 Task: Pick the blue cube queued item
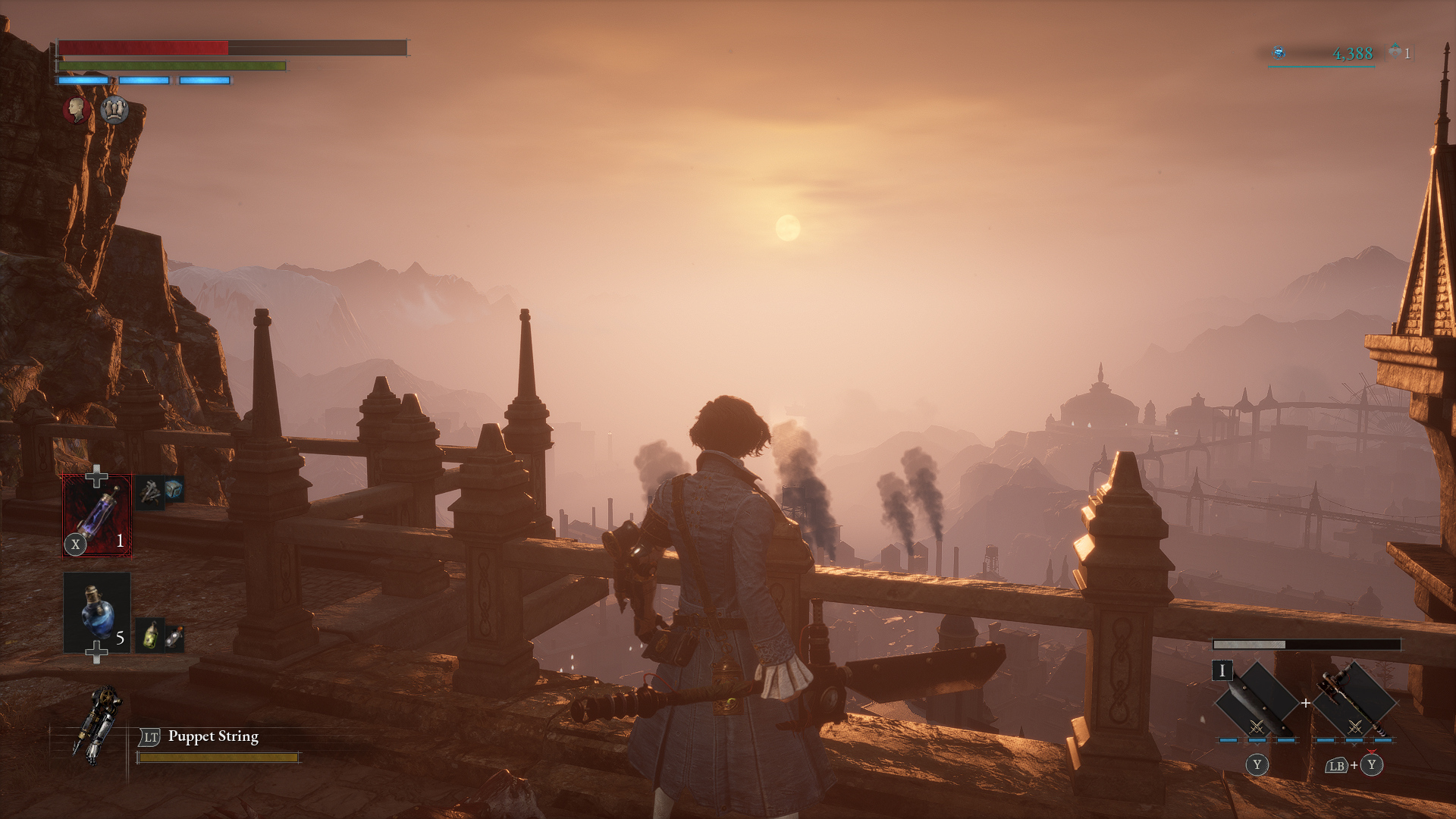coord(174,489)
